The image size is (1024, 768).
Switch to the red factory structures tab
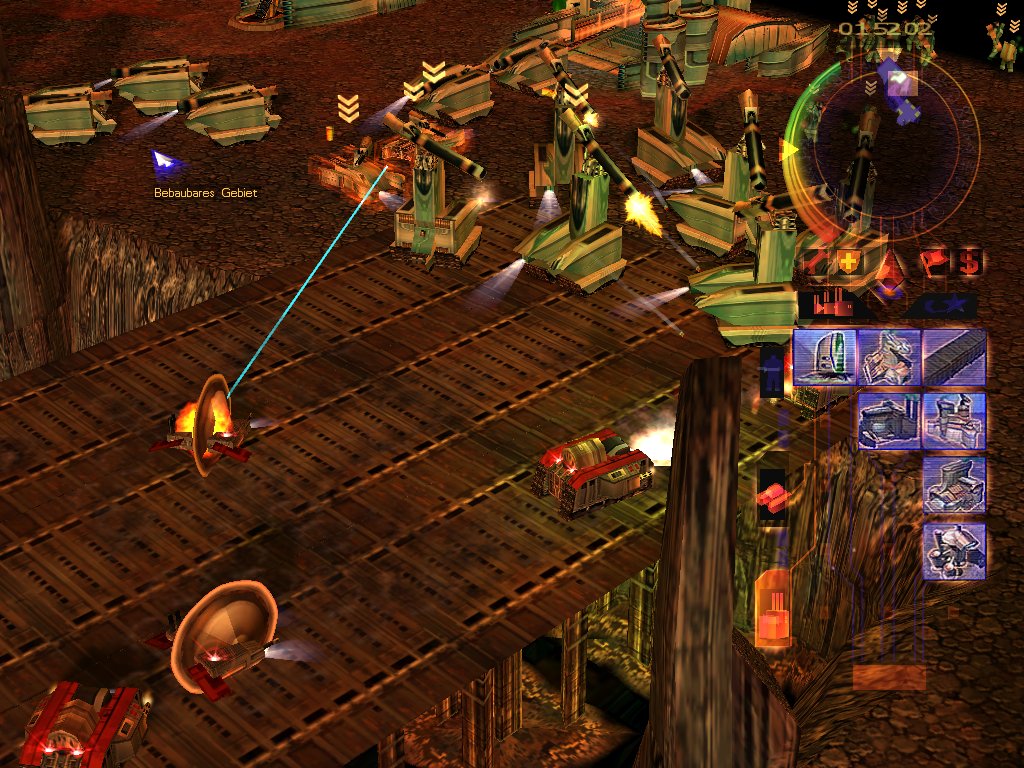coord(833,305)
